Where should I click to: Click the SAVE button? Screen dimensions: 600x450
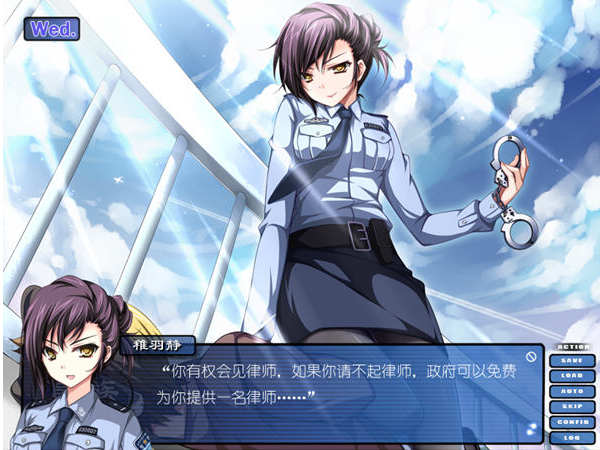point(571,361)
